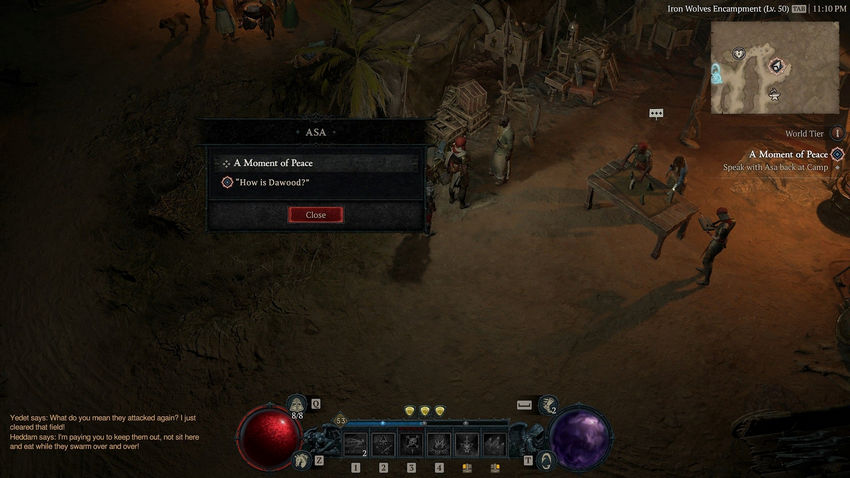The height and width of the screenshot is (478, 850).
Task: Click the healer heart marker on the minimap
Action: click(739, 53)
